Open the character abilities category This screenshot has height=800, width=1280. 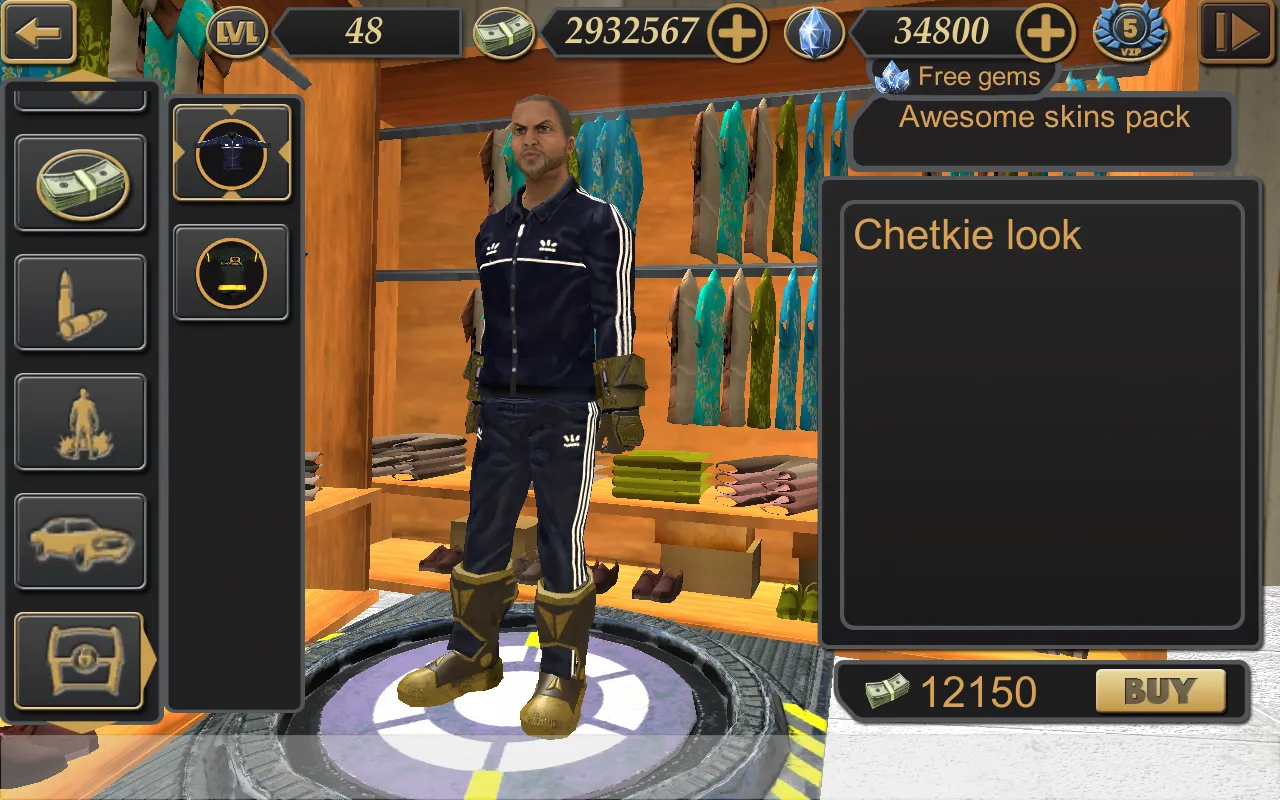pyautogui.click(x=80, y=421)
